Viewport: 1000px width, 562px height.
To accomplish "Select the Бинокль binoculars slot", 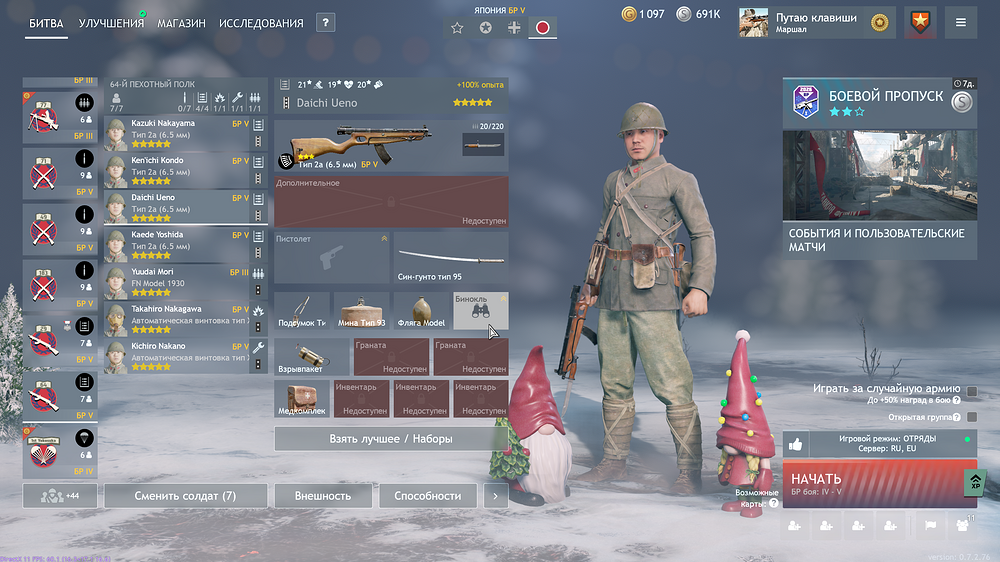I will point(480,311).
